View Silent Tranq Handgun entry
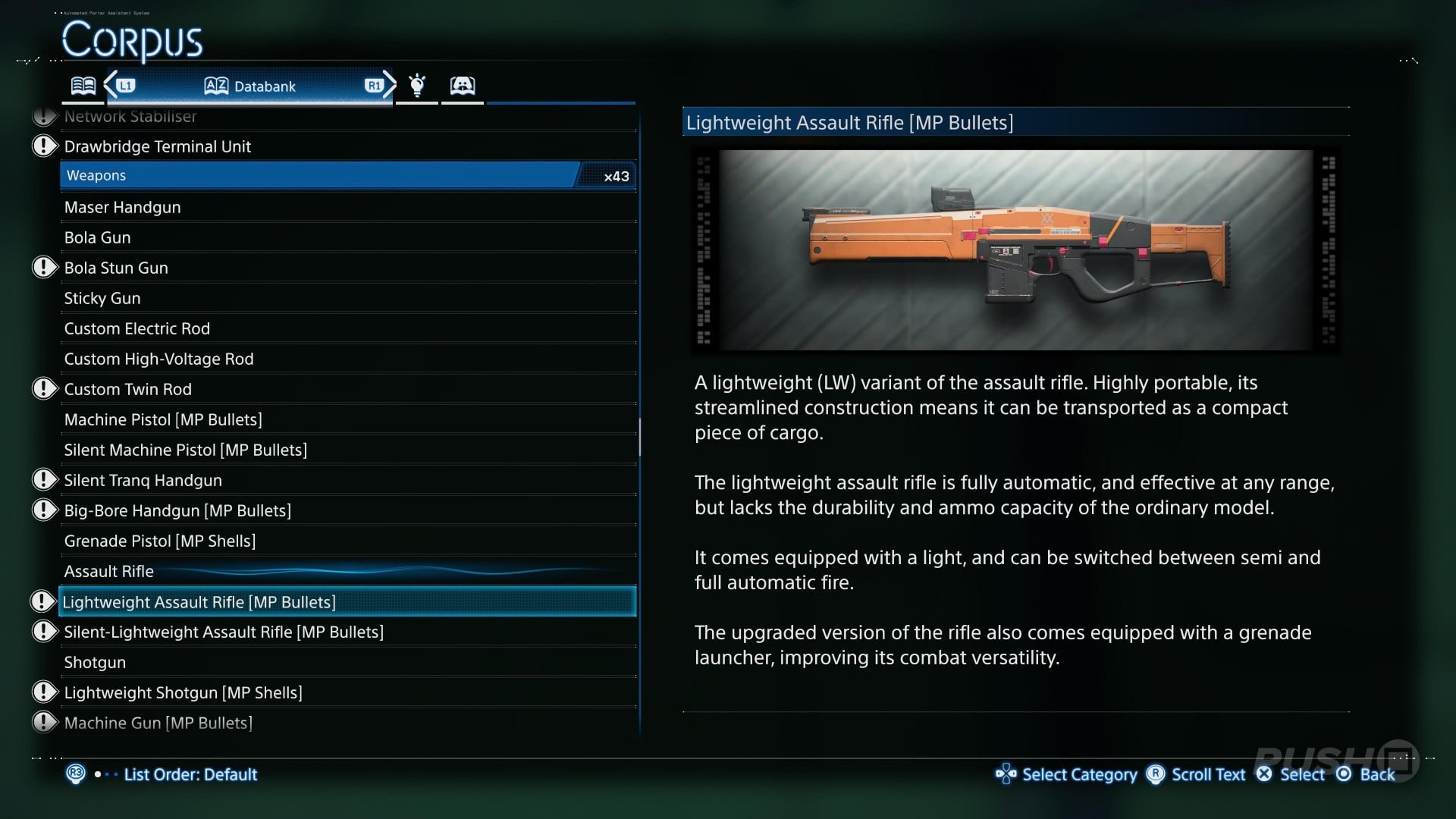 pos(143,480)
